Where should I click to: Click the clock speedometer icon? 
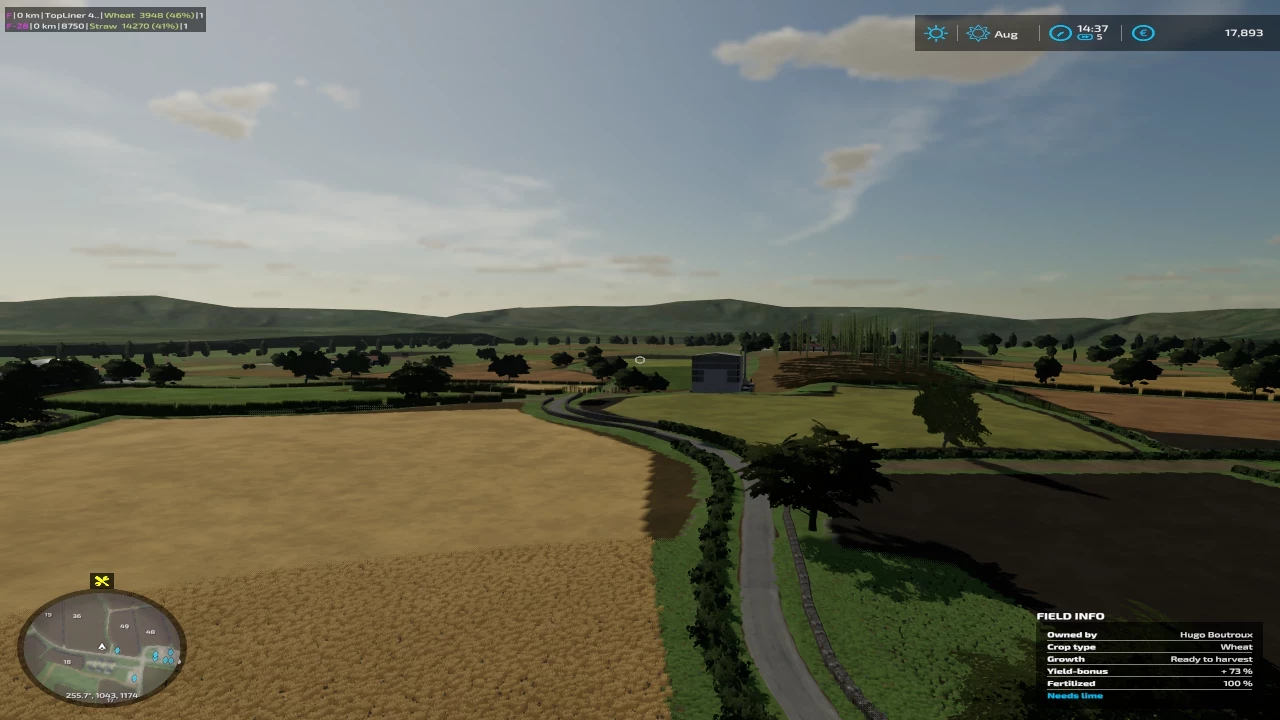tap(1060, 33)
